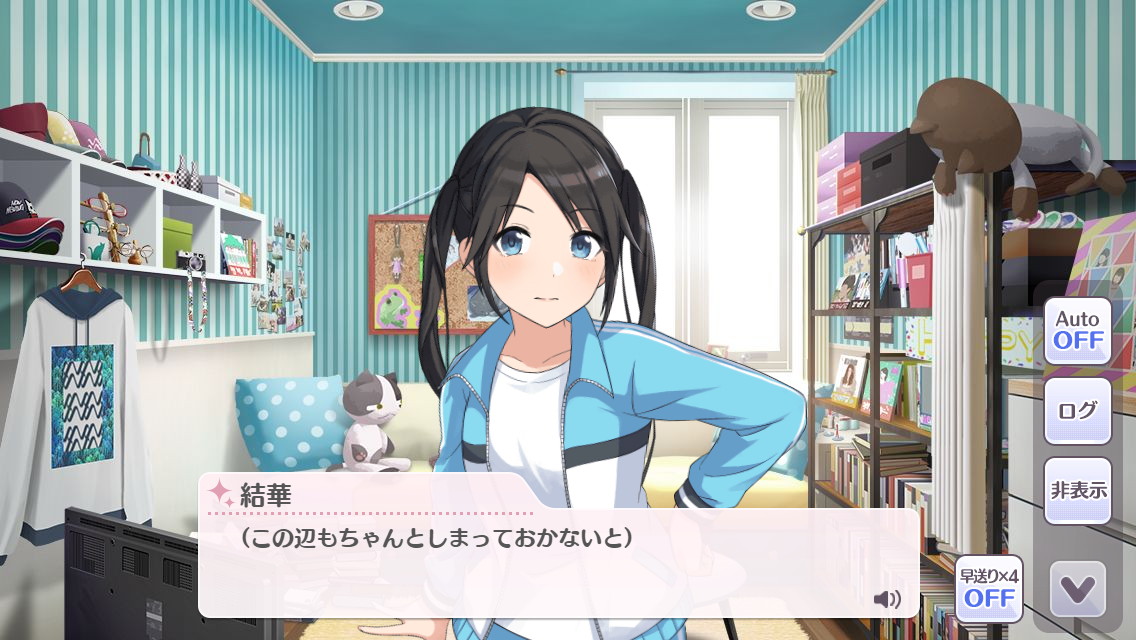Hide the interface with 非表示
This screenshot has height=640, width=1136.
1077,491
